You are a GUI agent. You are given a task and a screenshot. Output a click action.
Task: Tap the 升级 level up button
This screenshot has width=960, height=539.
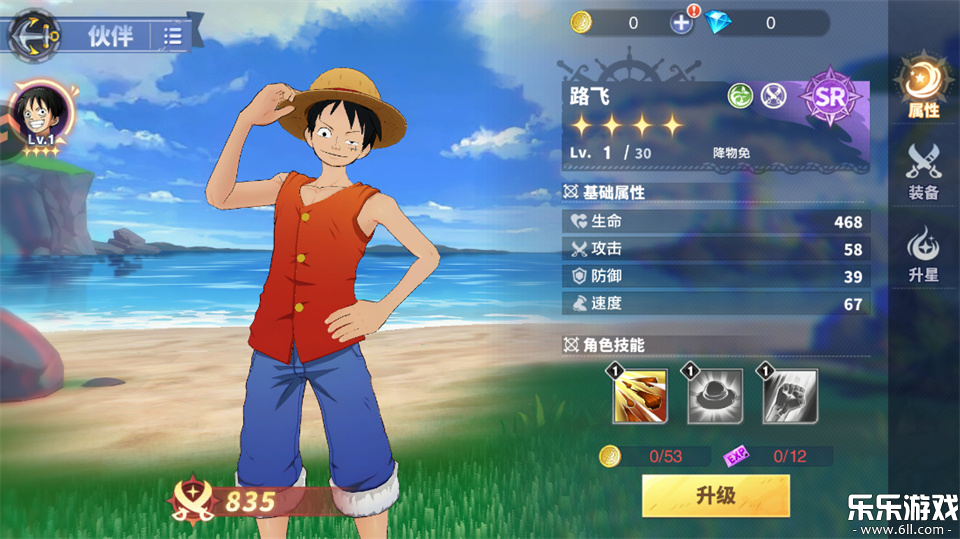click(716, 495)
